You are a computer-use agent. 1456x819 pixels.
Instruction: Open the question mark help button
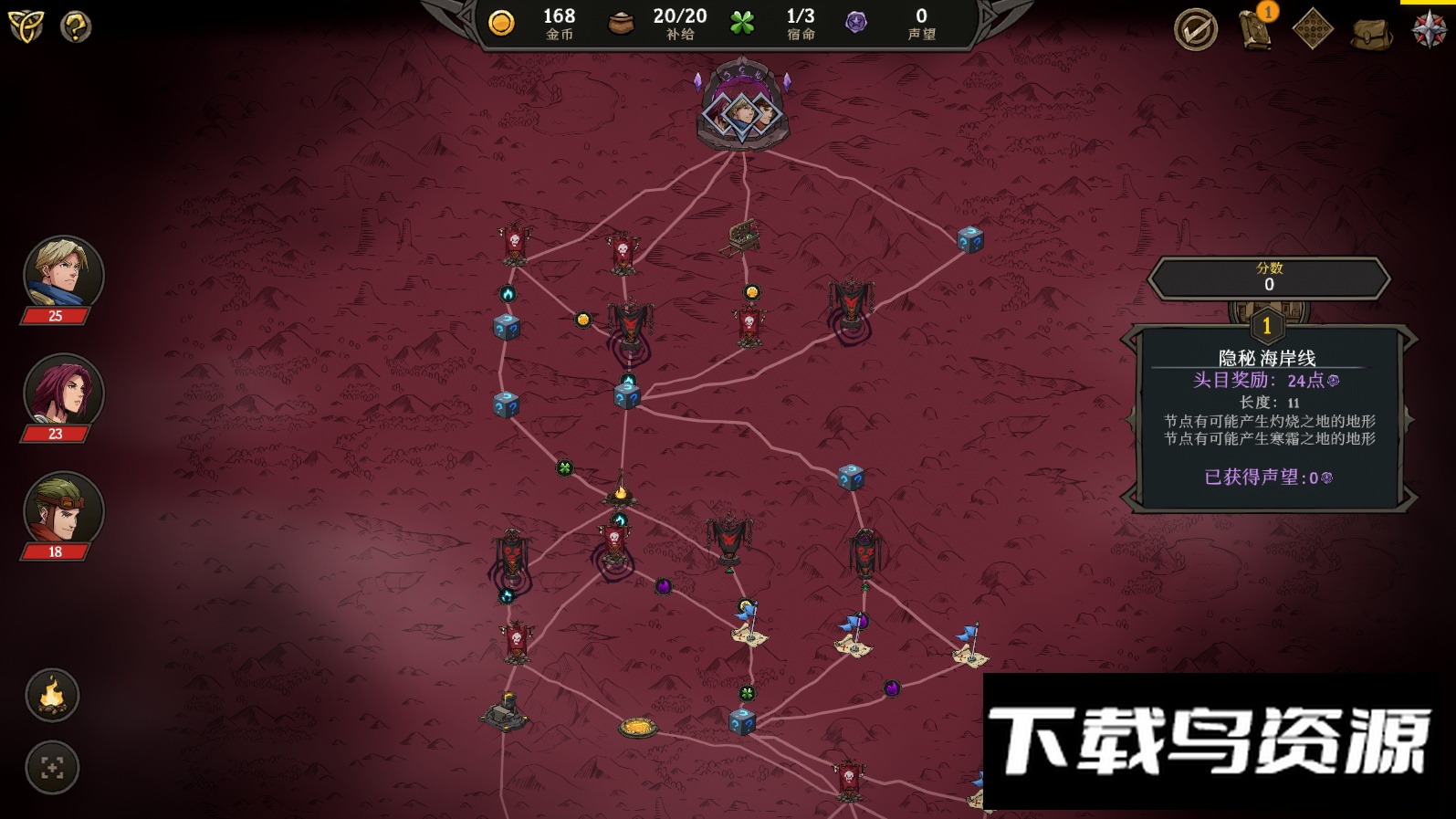(x=76, y=26)
